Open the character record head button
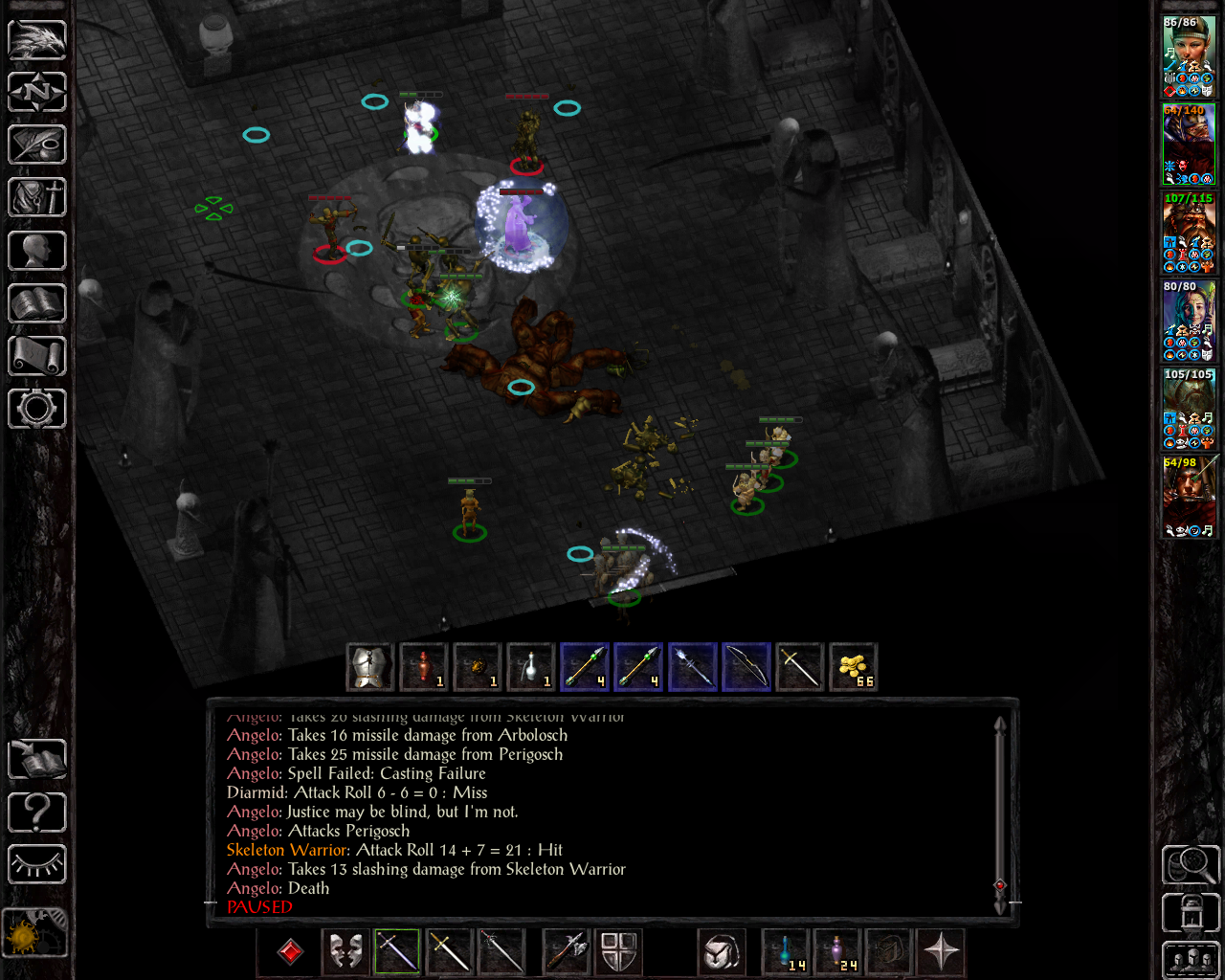Image resolution: width=1225 pixels, height=980 pixels. point(37,251)
